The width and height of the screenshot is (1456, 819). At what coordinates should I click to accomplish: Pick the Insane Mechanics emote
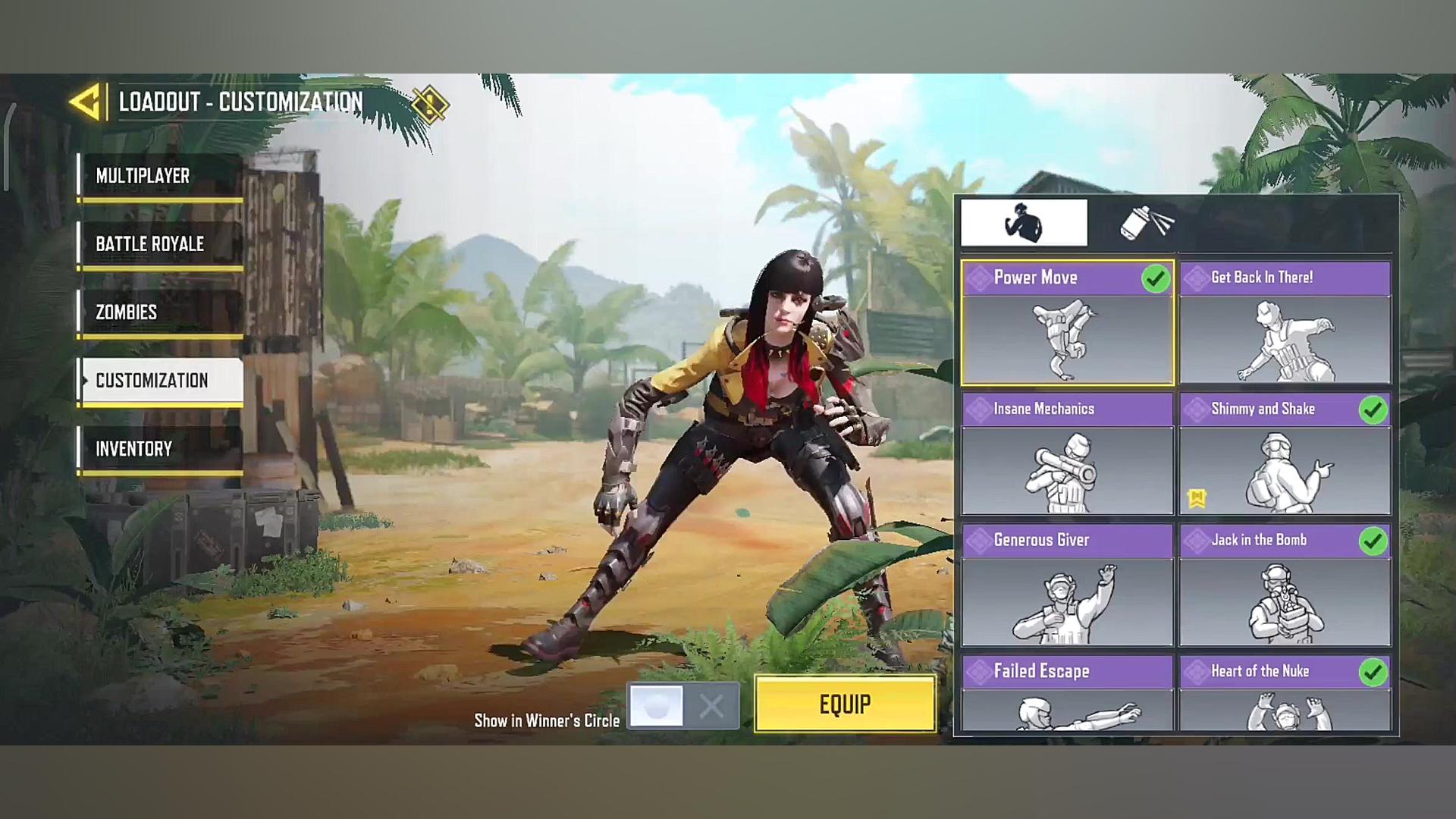(x=1067, y=455)
